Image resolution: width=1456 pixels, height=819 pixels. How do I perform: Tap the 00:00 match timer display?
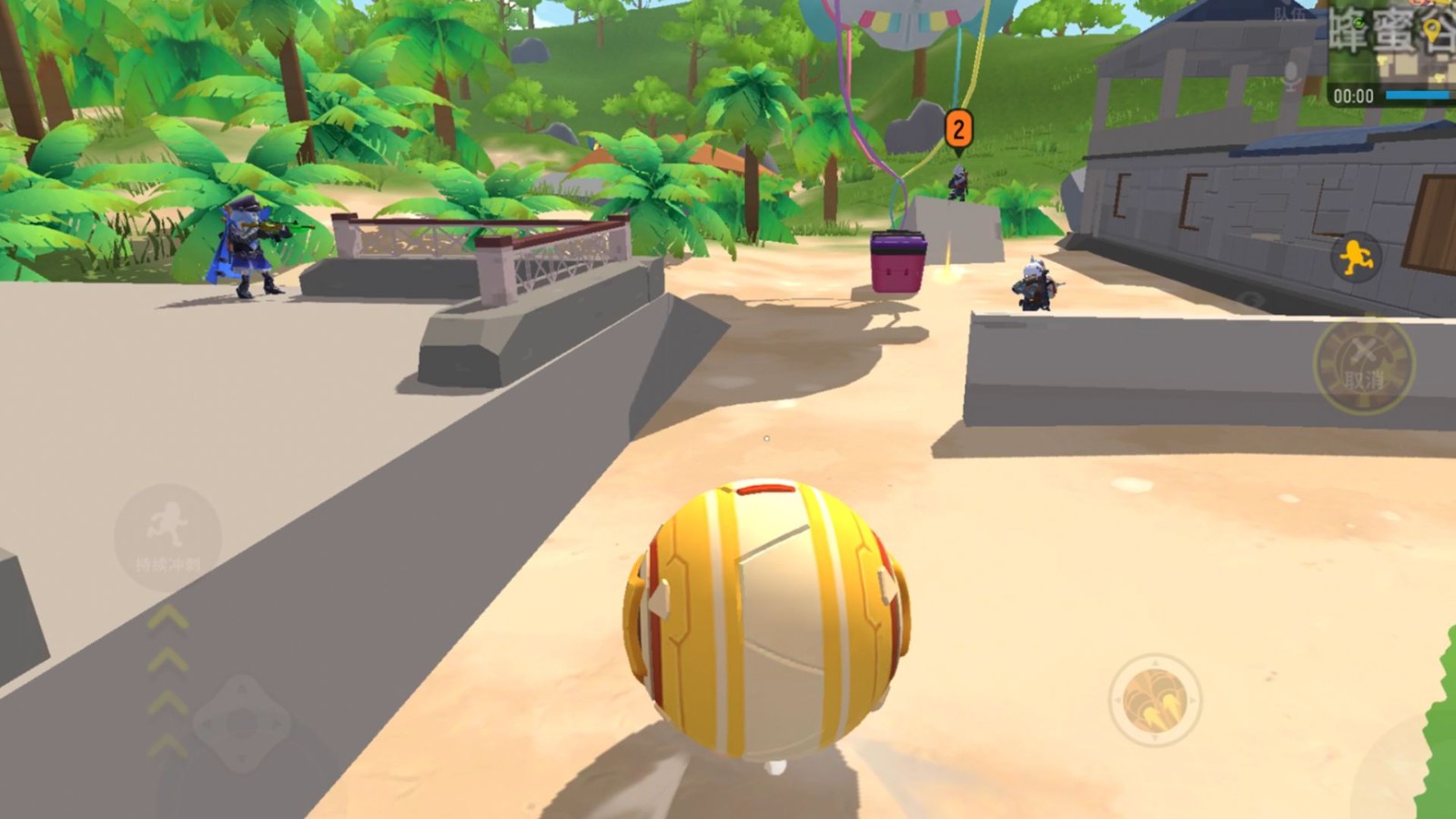(x=1353, y=95)
